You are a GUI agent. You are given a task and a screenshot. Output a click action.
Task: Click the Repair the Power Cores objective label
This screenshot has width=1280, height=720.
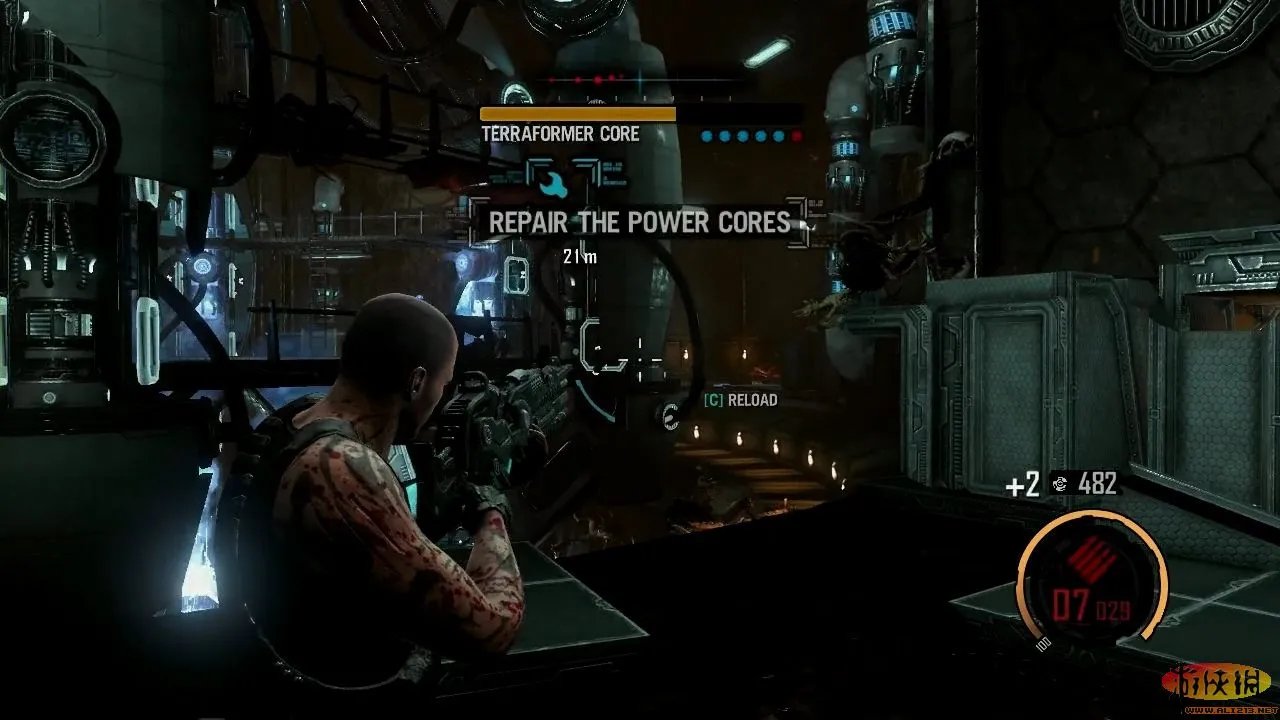(640, 222)
